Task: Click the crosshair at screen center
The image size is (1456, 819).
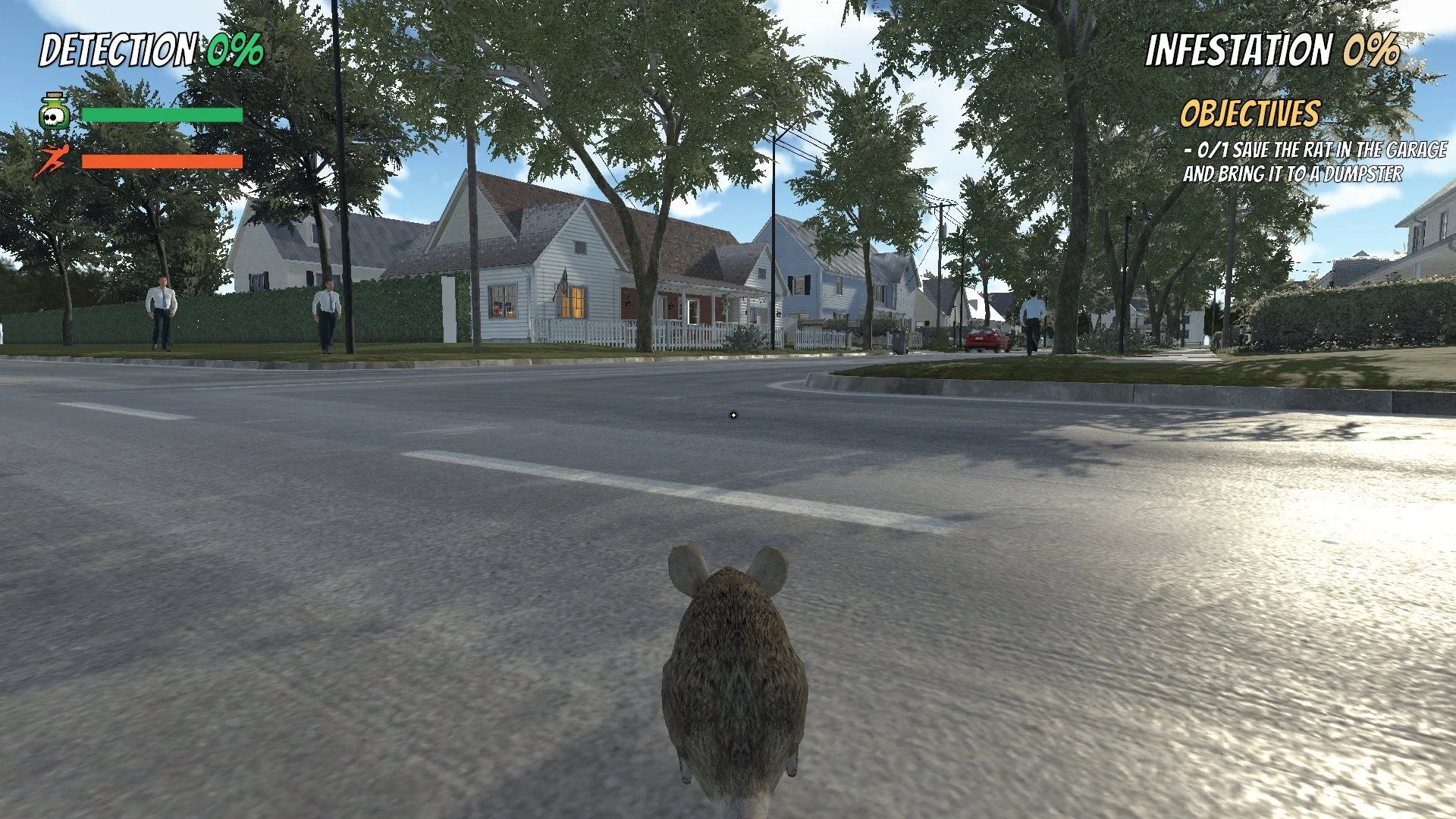Action: click(x=733, y=414)
